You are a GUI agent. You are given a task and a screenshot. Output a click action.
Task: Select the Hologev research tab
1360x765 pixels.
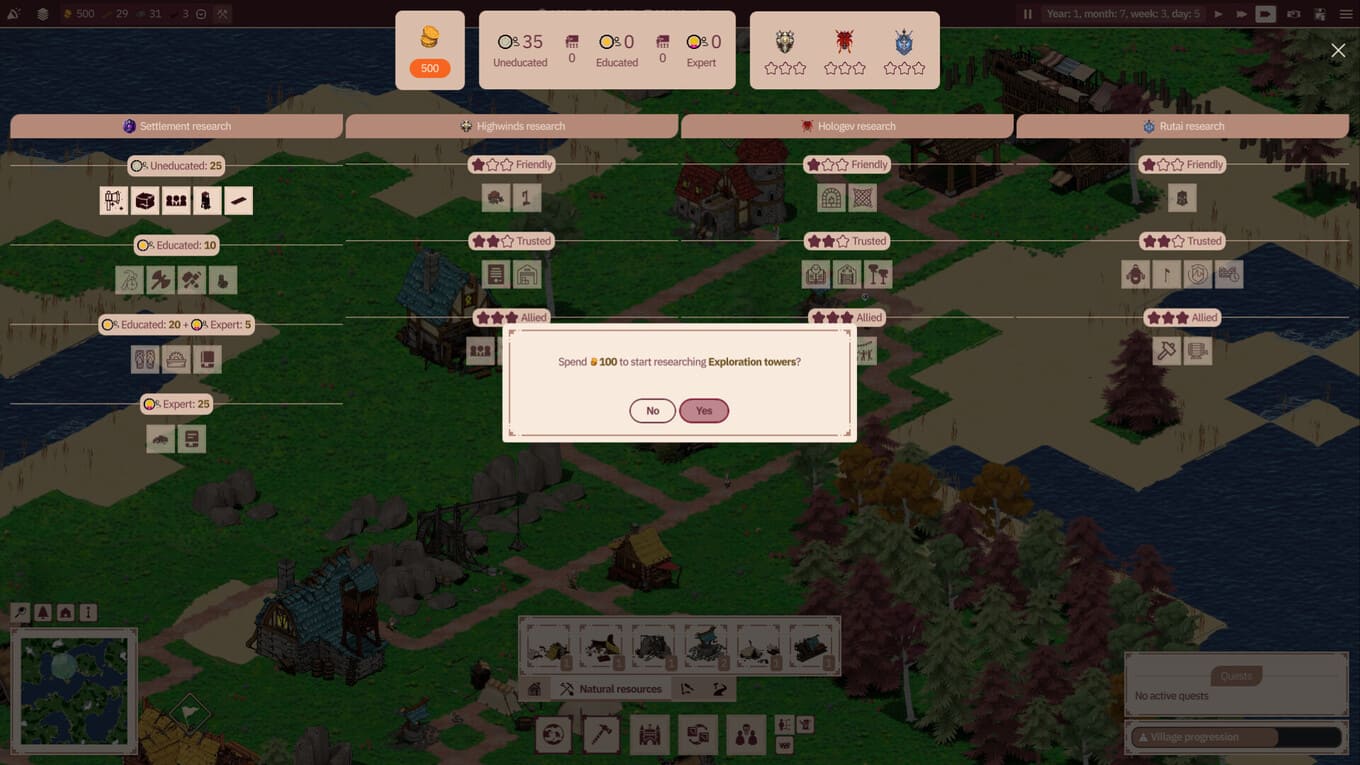click(x=848, y=126)
